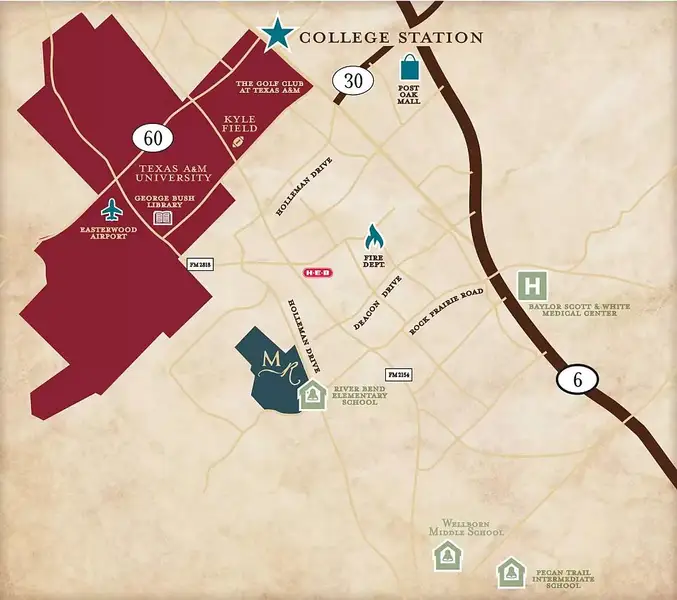
Task: Choose the Kyle Field football marker
Action: click(x=239, y=142)
